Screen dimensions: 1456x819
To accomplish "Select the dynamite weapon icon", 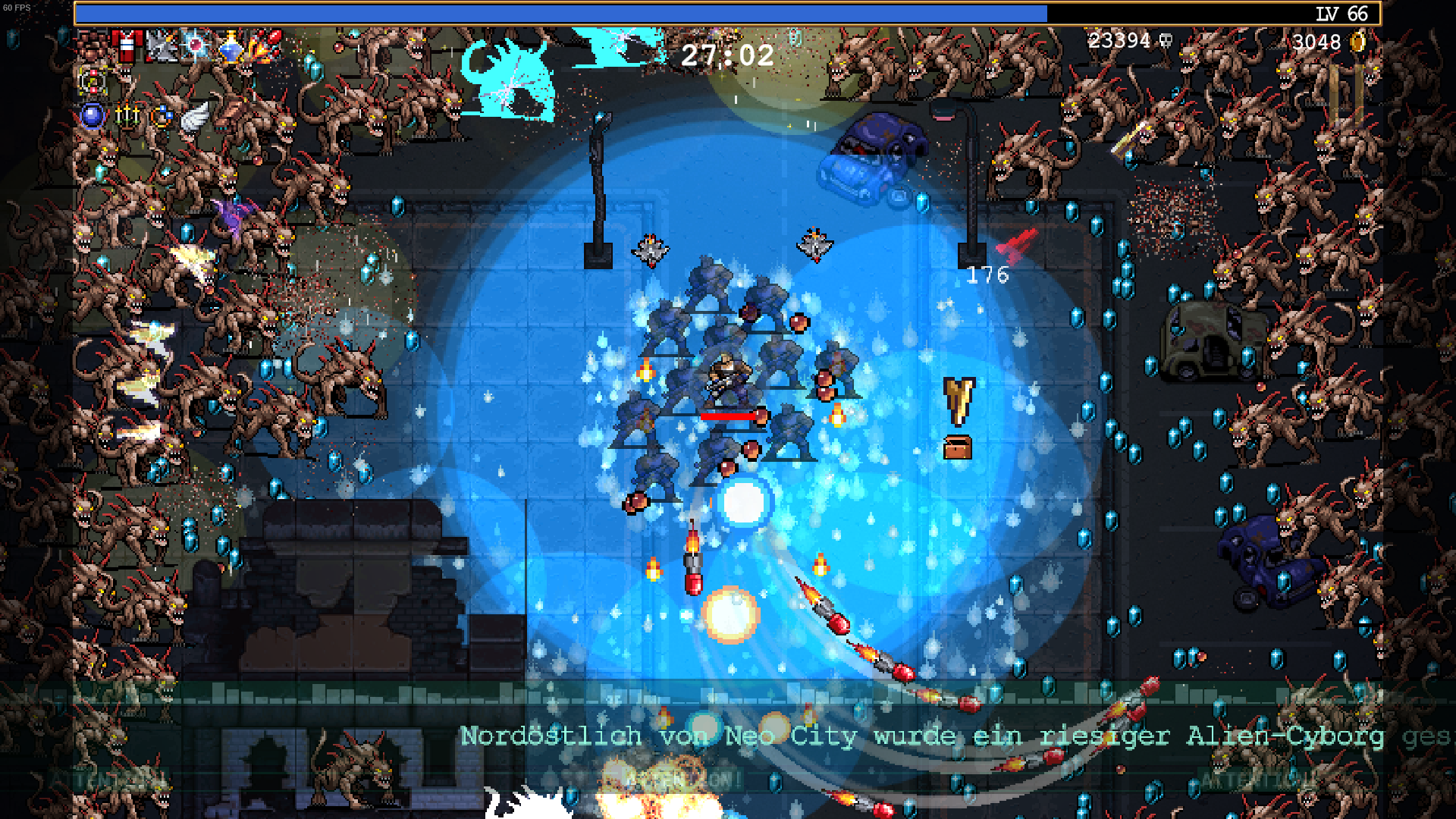I will point(127,45).
